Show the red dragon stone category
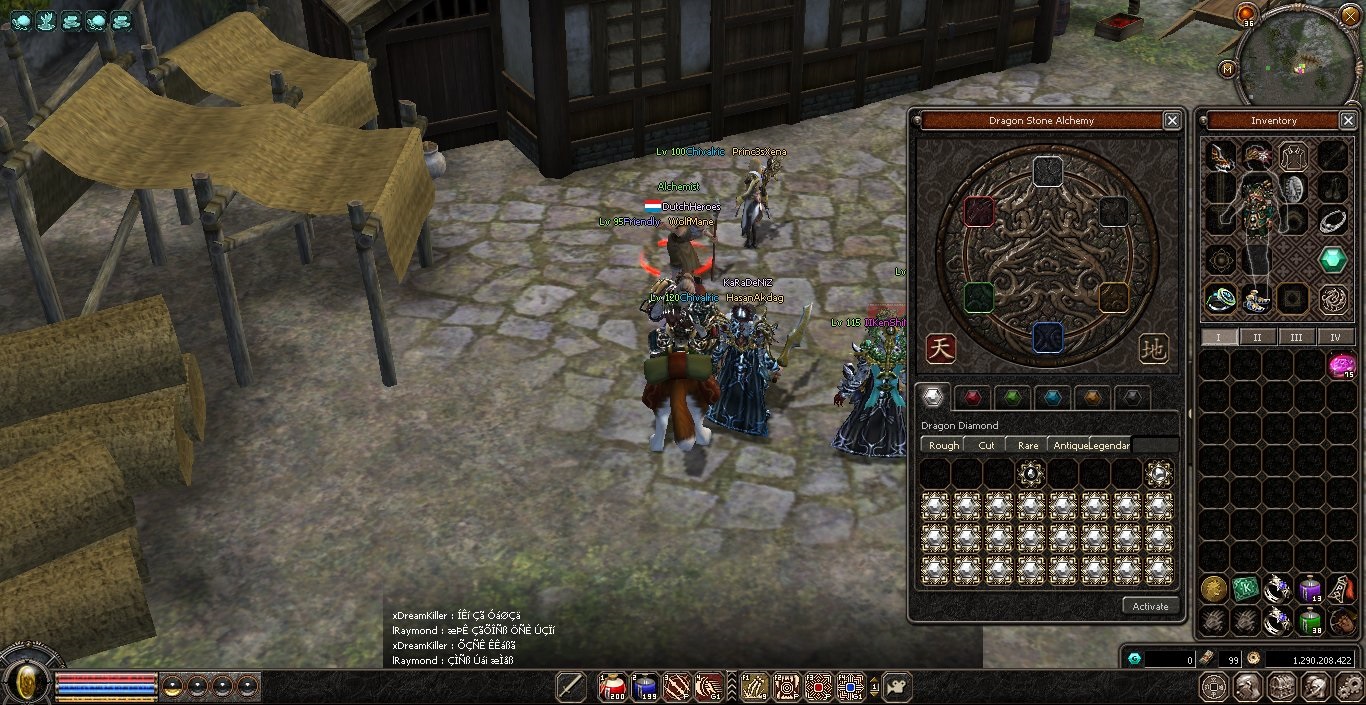The image size is (1366, 705). [972, 398]
